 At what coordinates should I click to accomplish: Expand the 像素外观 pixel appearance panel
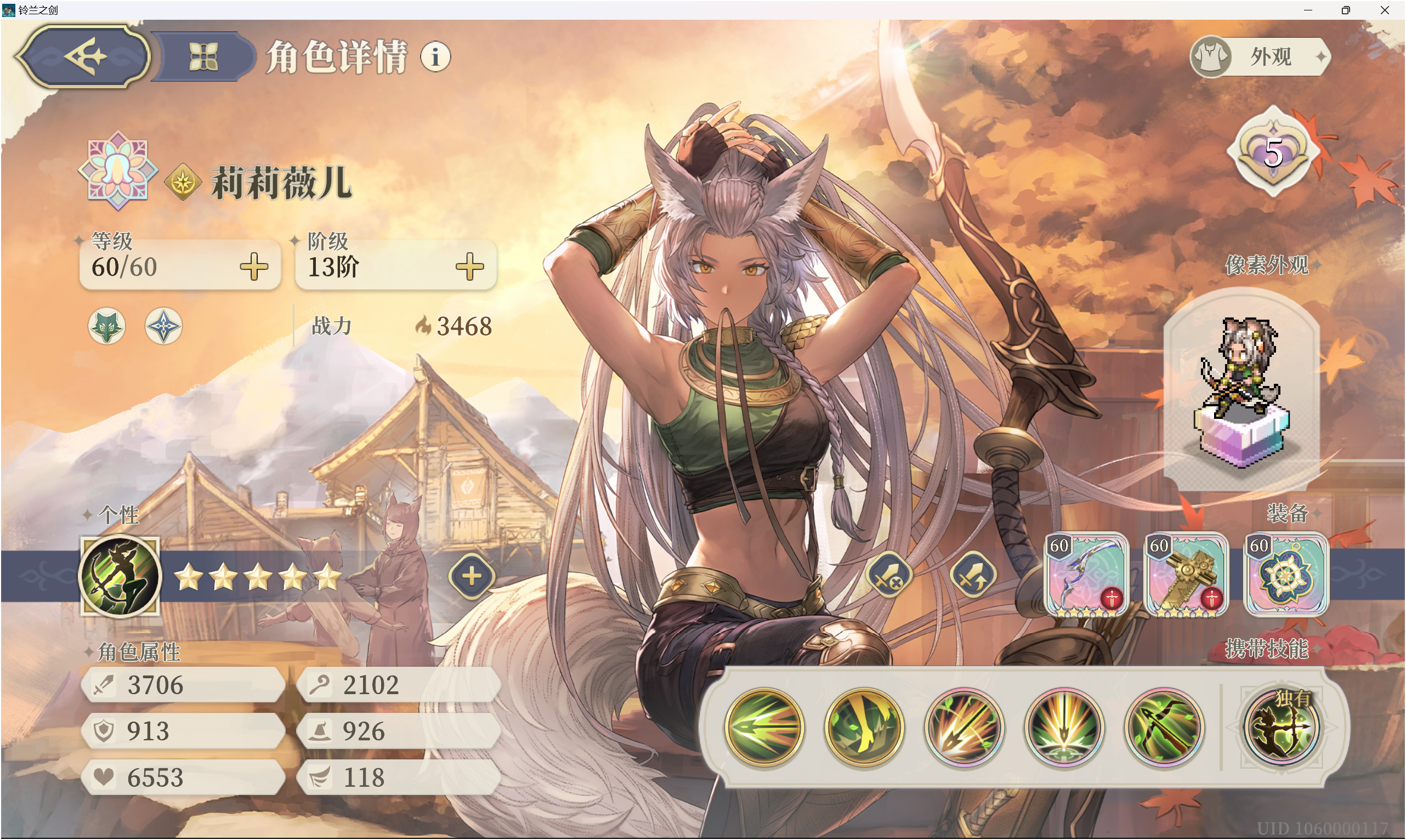coord(1317,265)
